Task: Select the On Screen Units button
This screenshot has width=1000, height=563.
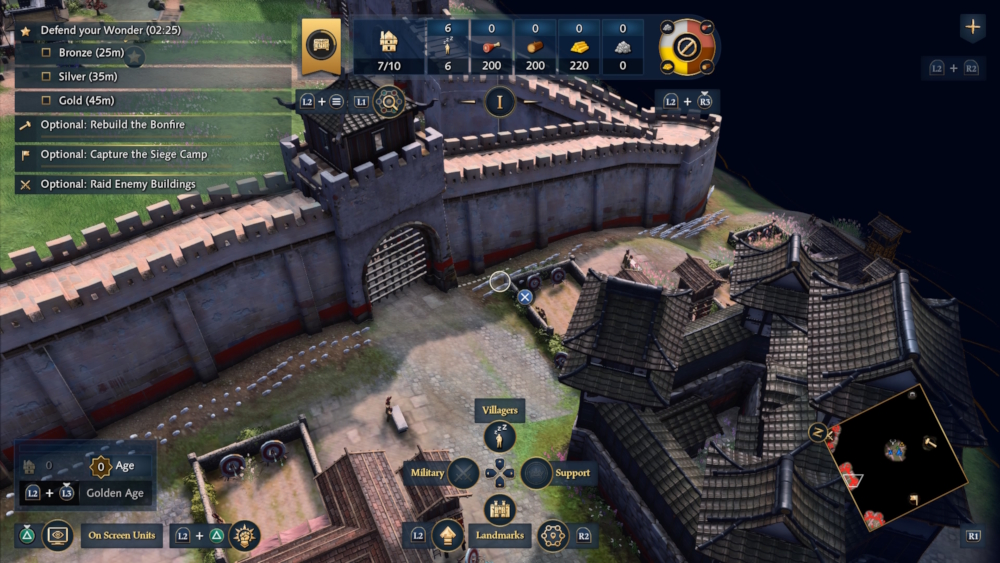Action: pos(121,536)
